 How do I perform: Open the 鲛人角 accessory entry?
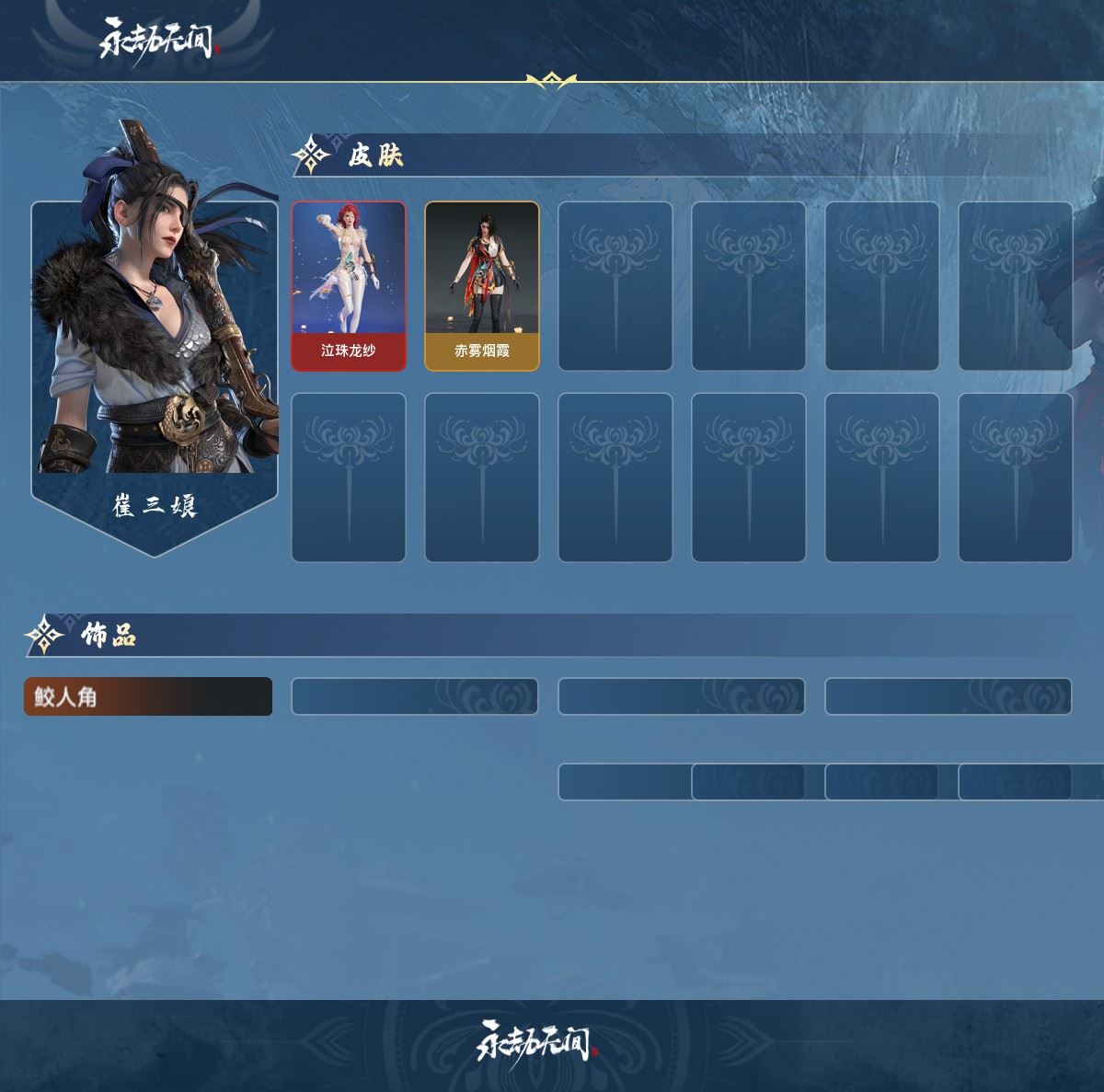point(148,696)
